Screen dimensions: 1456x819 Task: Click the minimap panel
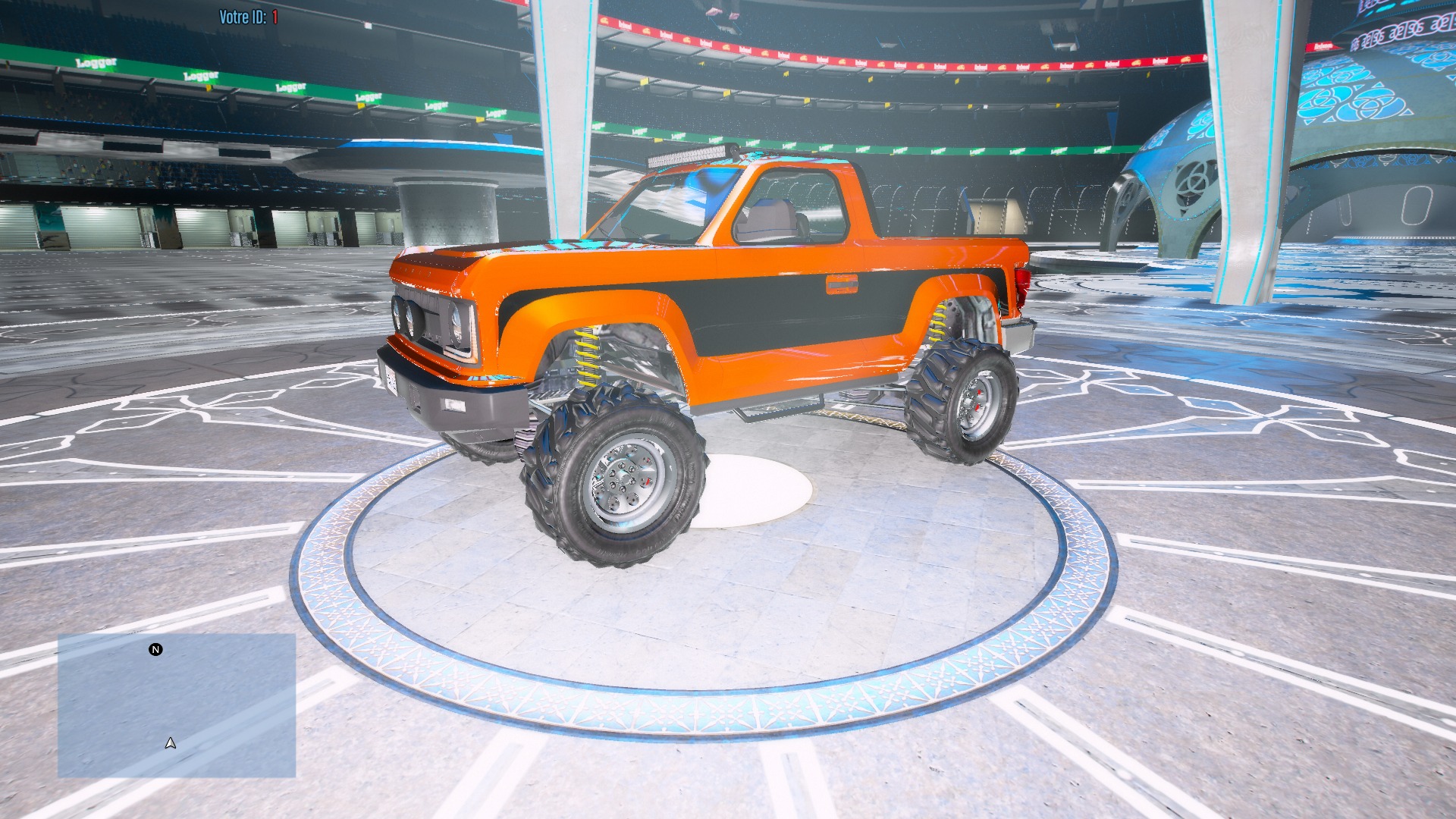[x=177, y=705]
